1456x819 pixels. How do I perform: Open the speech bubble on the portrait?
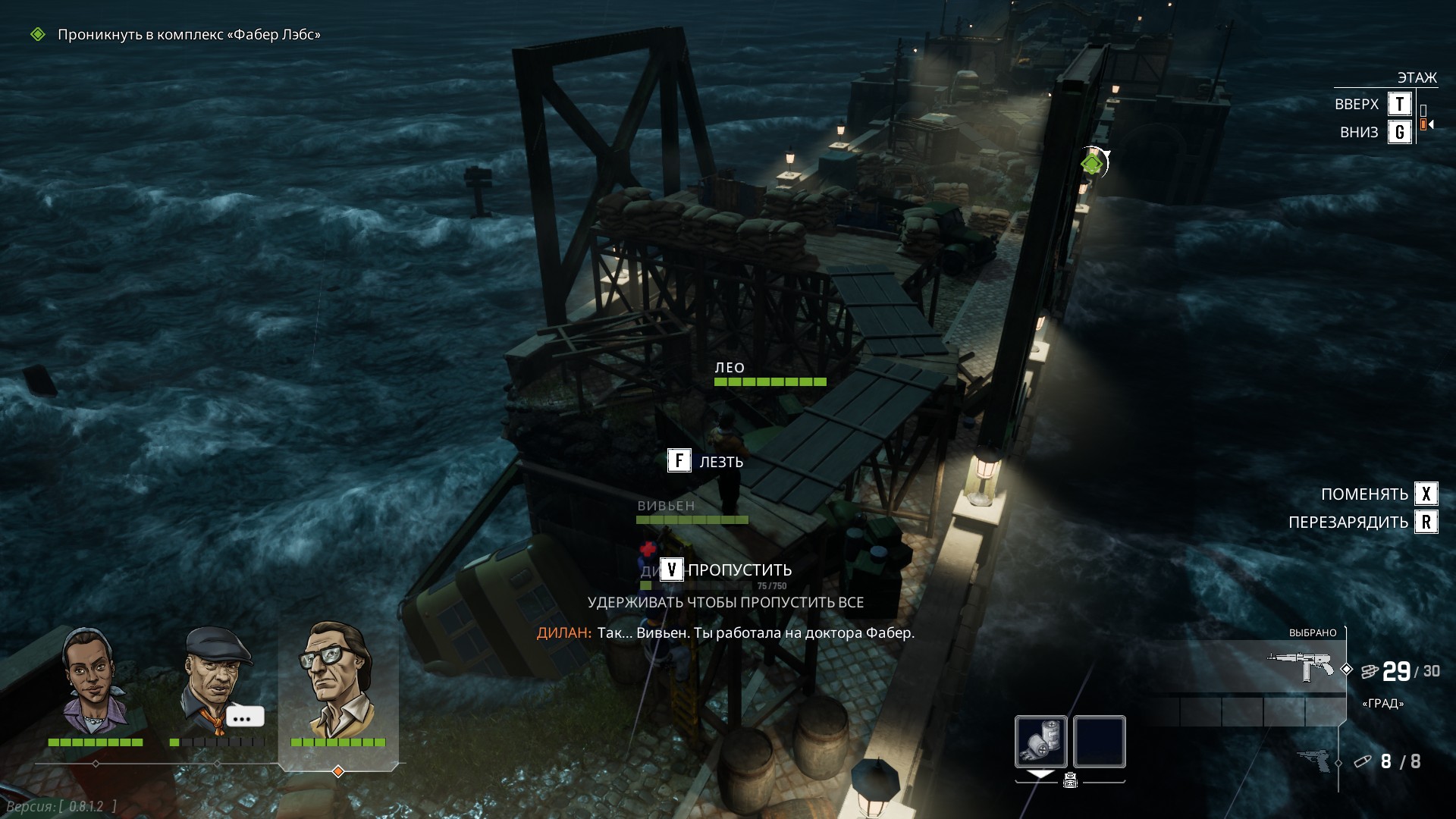(x=244, y=717)
